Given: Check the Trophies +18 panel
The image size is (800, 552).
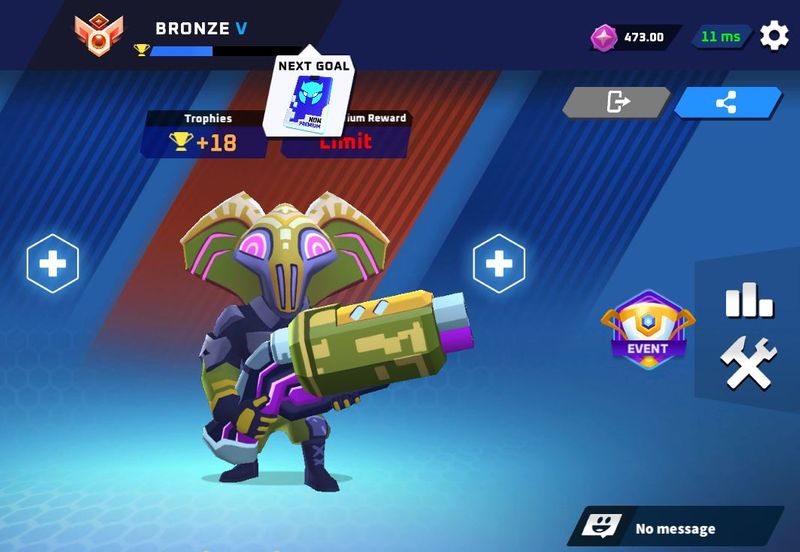Looking at the screenshot, I should (x=207, y=134).
